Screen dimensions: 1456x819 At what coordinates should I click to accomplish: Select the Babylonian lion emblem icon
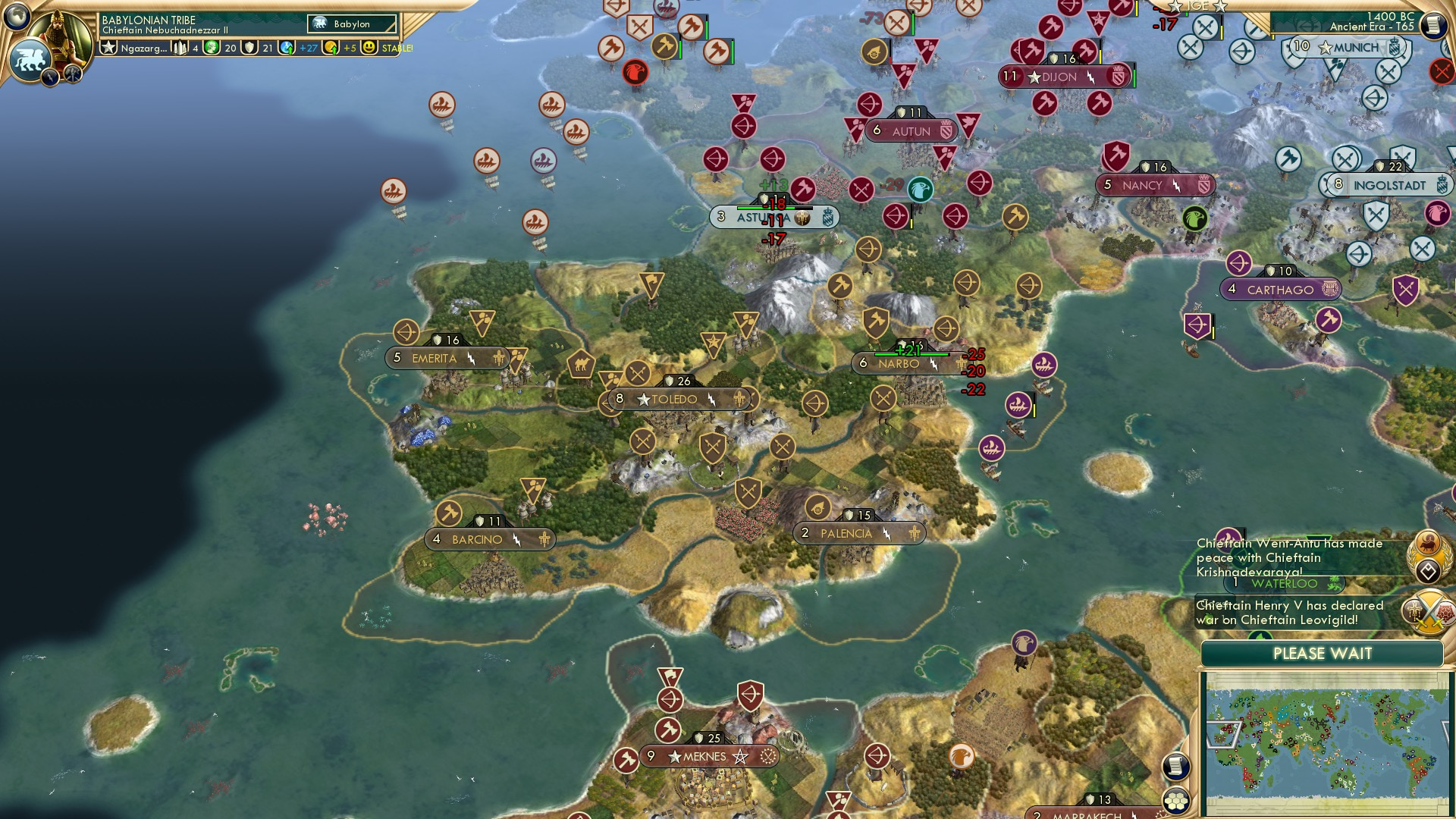point(30,58)
